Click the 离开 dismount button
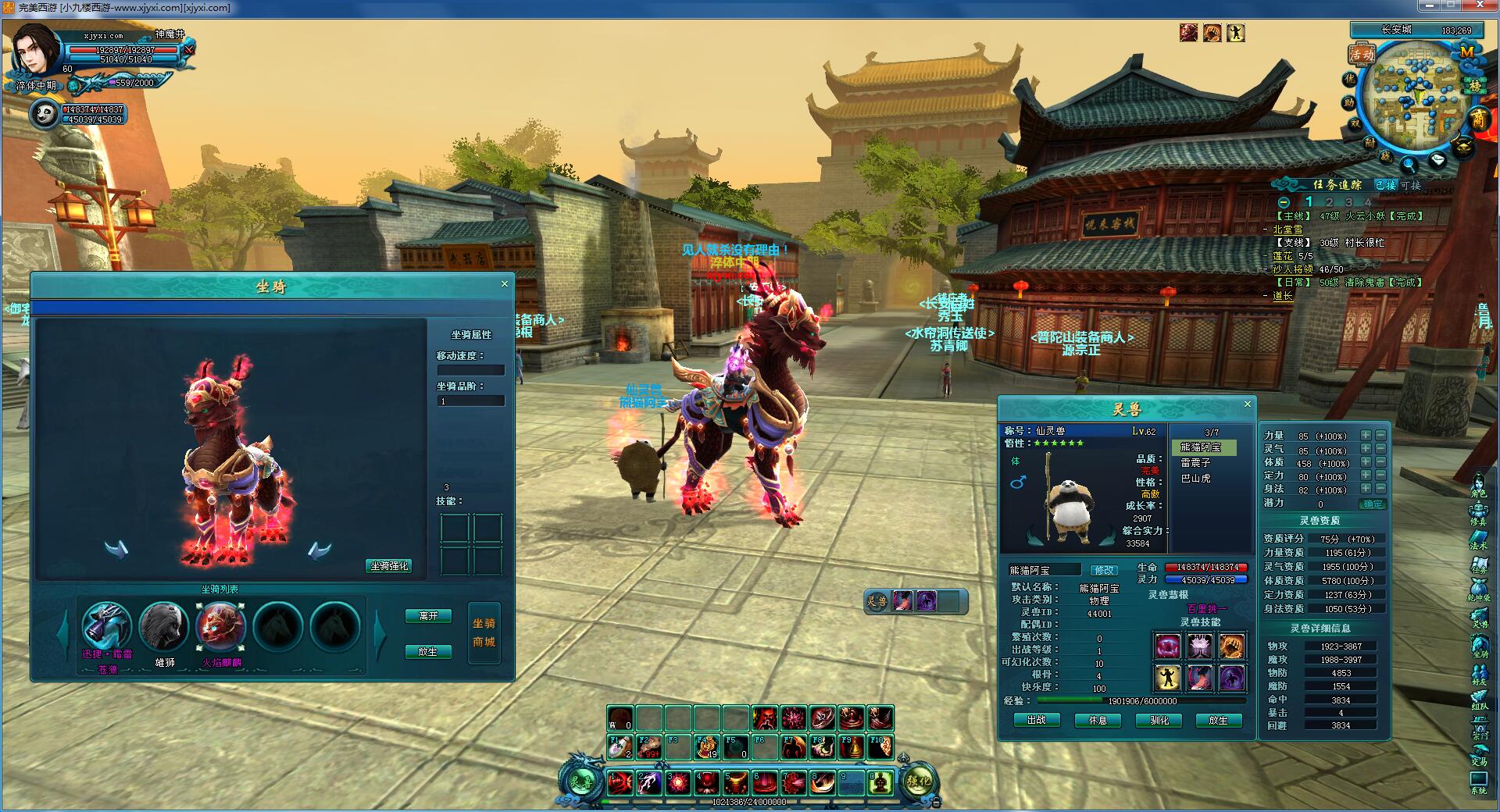Viewport: 1500px width, 812px height. 428,616
